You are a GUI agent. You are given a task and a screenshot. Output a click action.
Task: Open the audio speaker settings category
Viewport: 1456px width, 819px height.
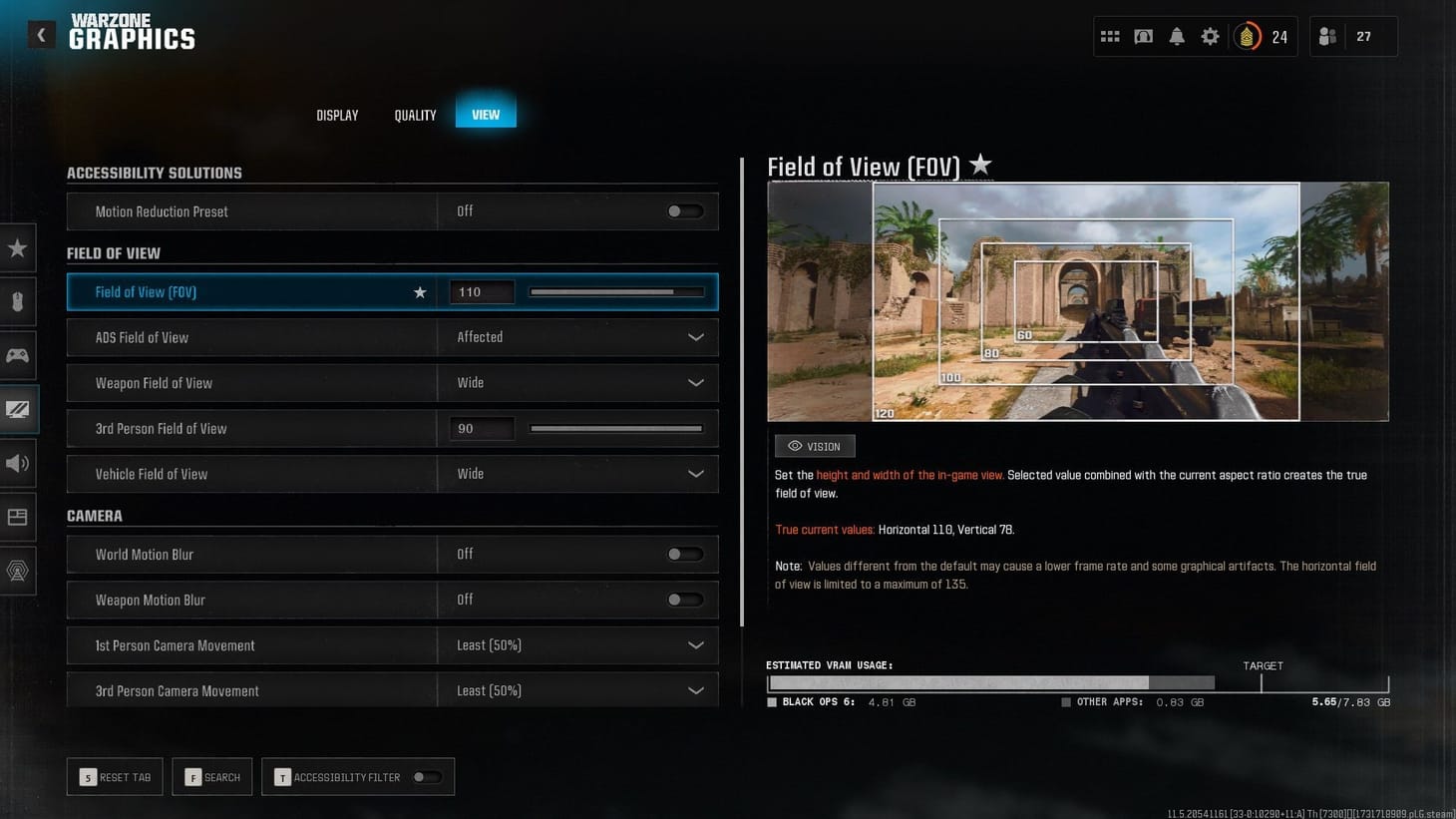coord(18,463)
